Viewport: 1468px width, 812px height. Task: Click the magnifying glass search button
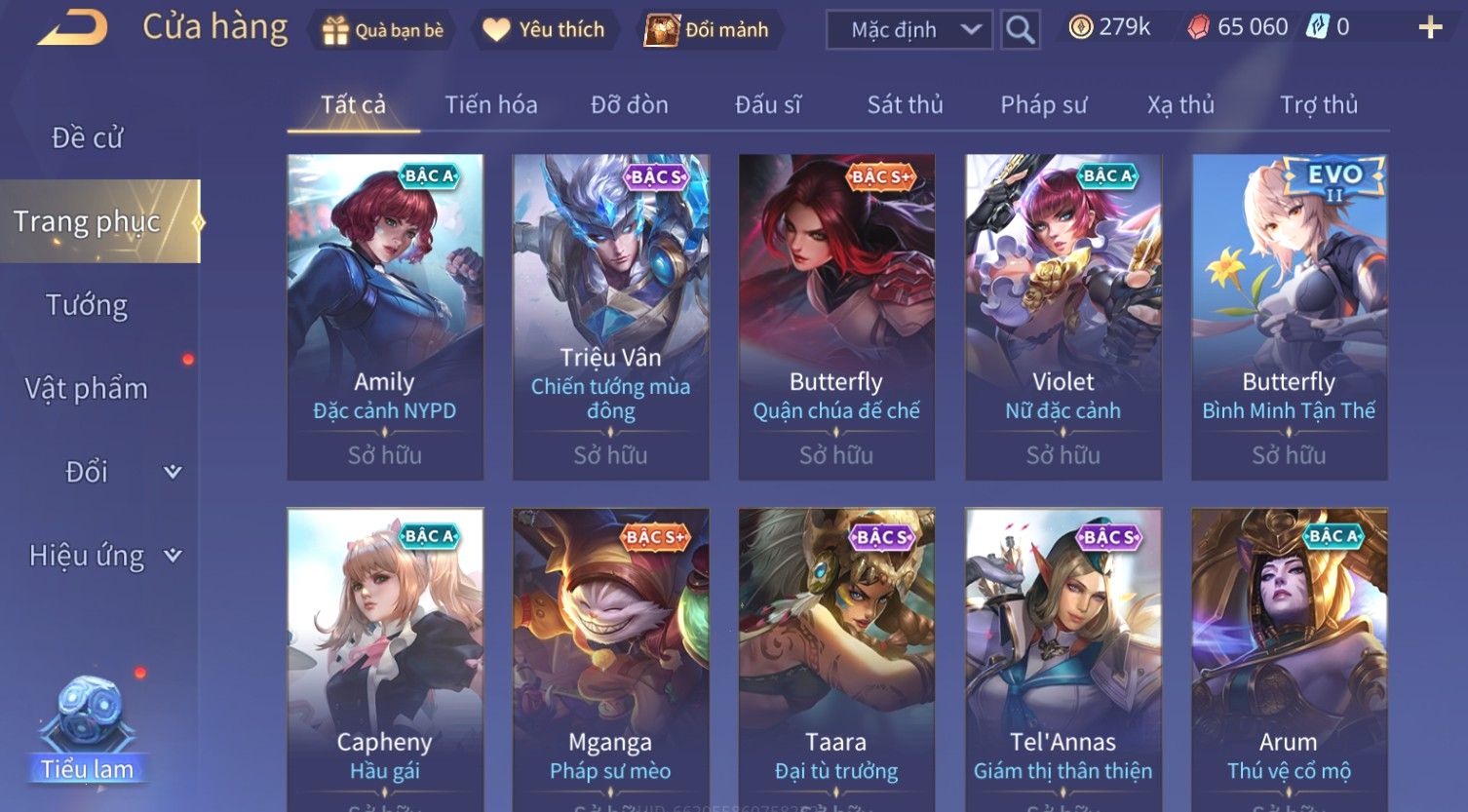coord(1020,30)
